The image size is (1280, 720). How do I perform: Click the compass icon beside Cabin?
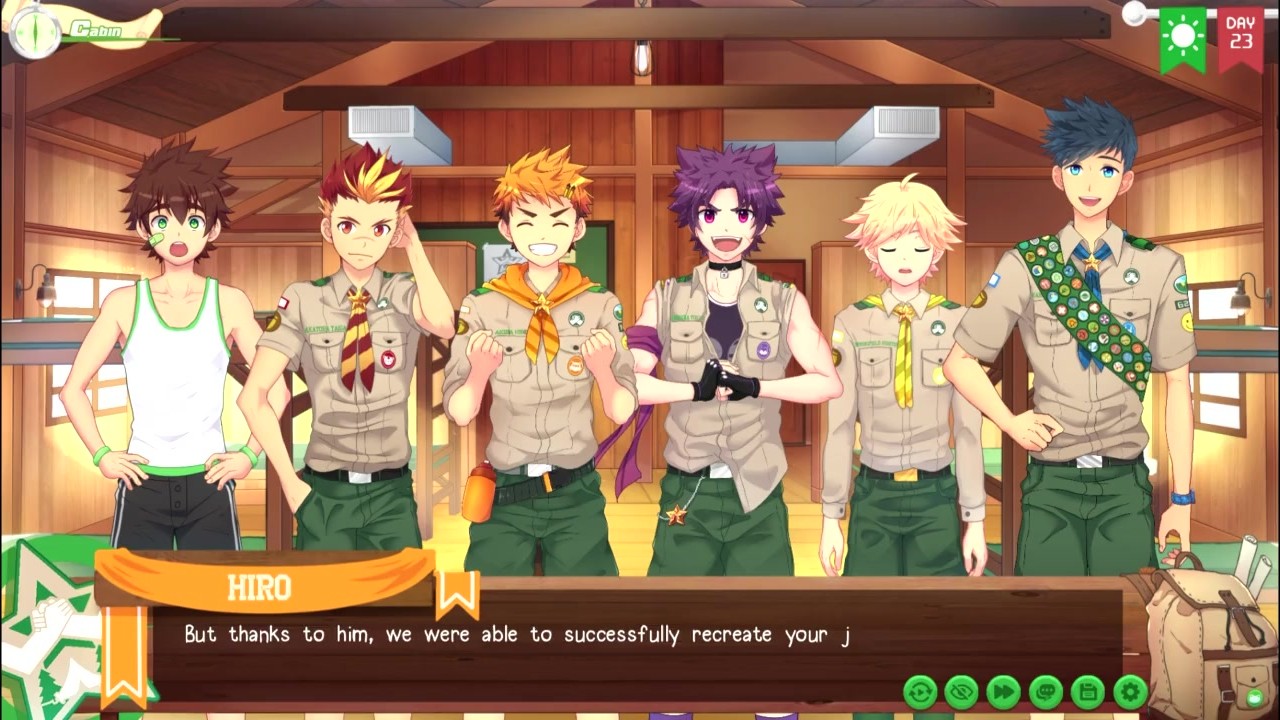[x=33, y=31]
